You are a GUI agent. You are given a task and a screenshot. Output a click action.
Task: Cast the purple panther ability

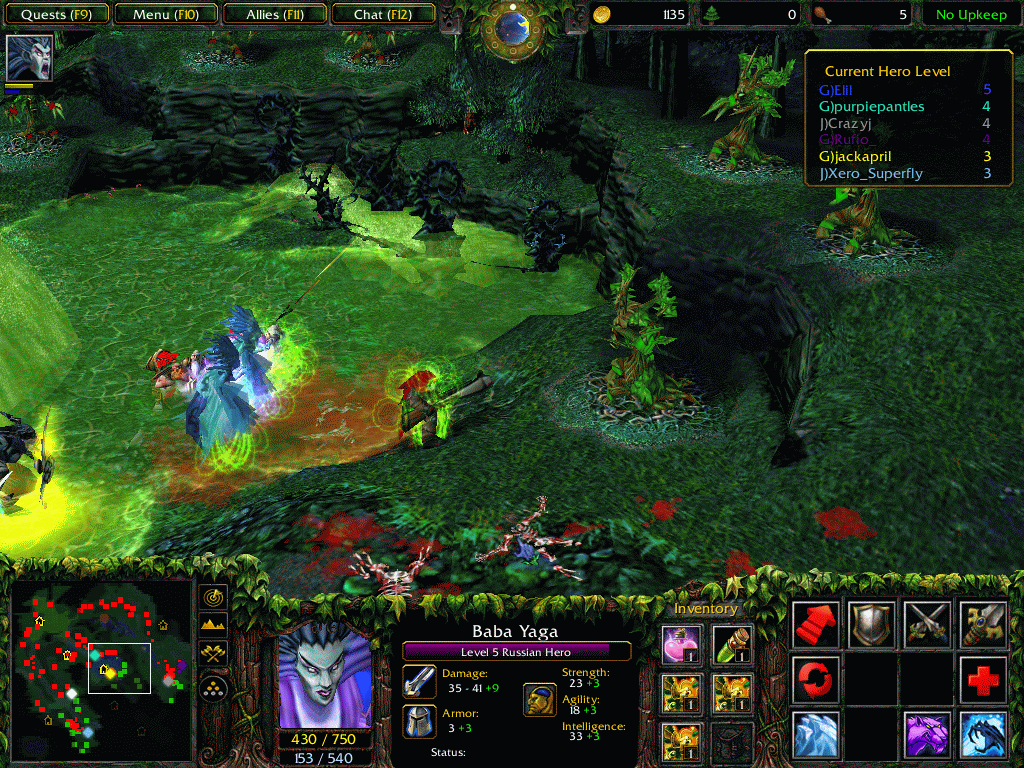click(x=926, y=735)
